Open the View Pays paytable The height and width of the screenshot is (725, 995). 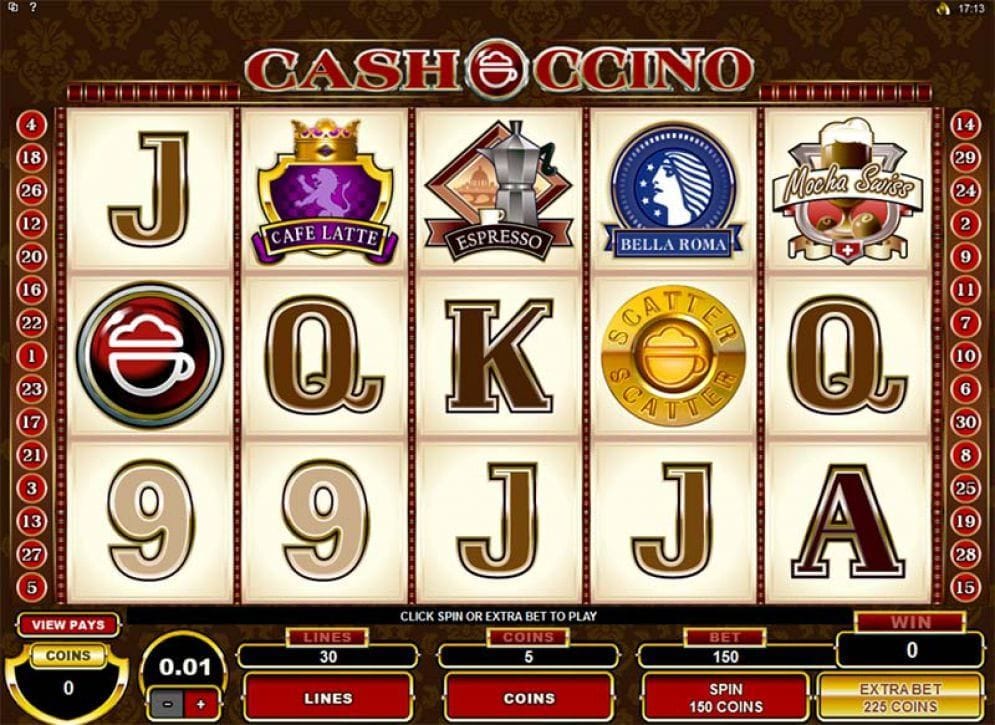[68, 625]
